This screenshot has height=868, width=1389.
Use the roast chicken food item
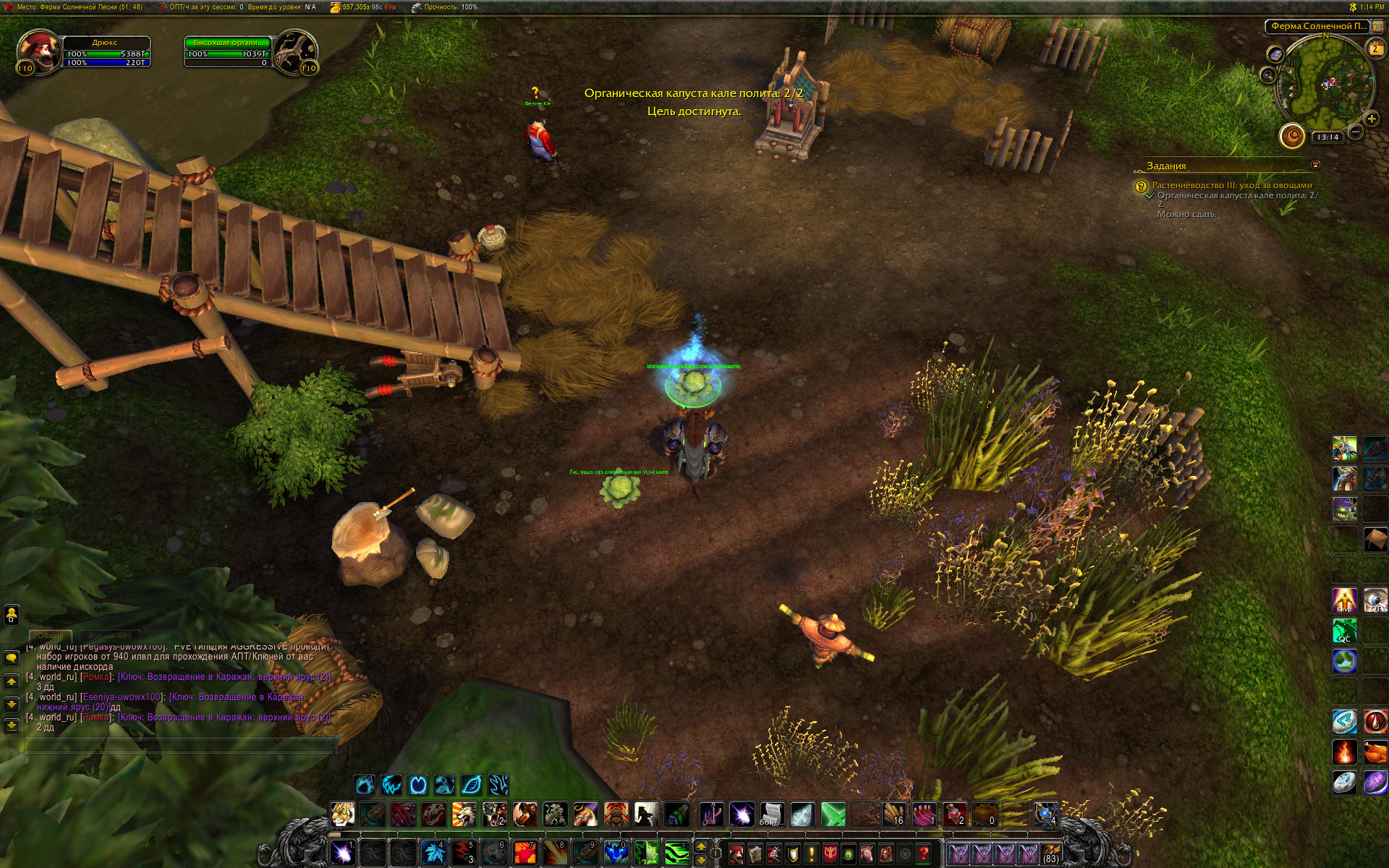[x=1375, y=752]
